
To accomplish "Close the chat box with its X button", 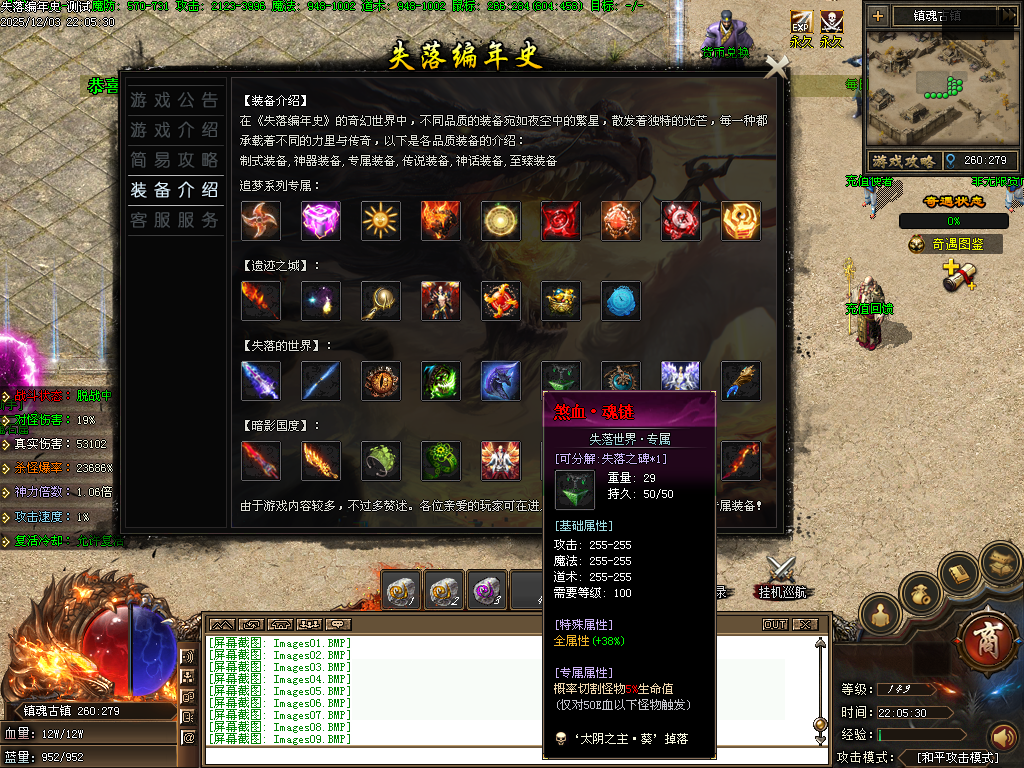I will pyautogui.click(x=805, y=625).
